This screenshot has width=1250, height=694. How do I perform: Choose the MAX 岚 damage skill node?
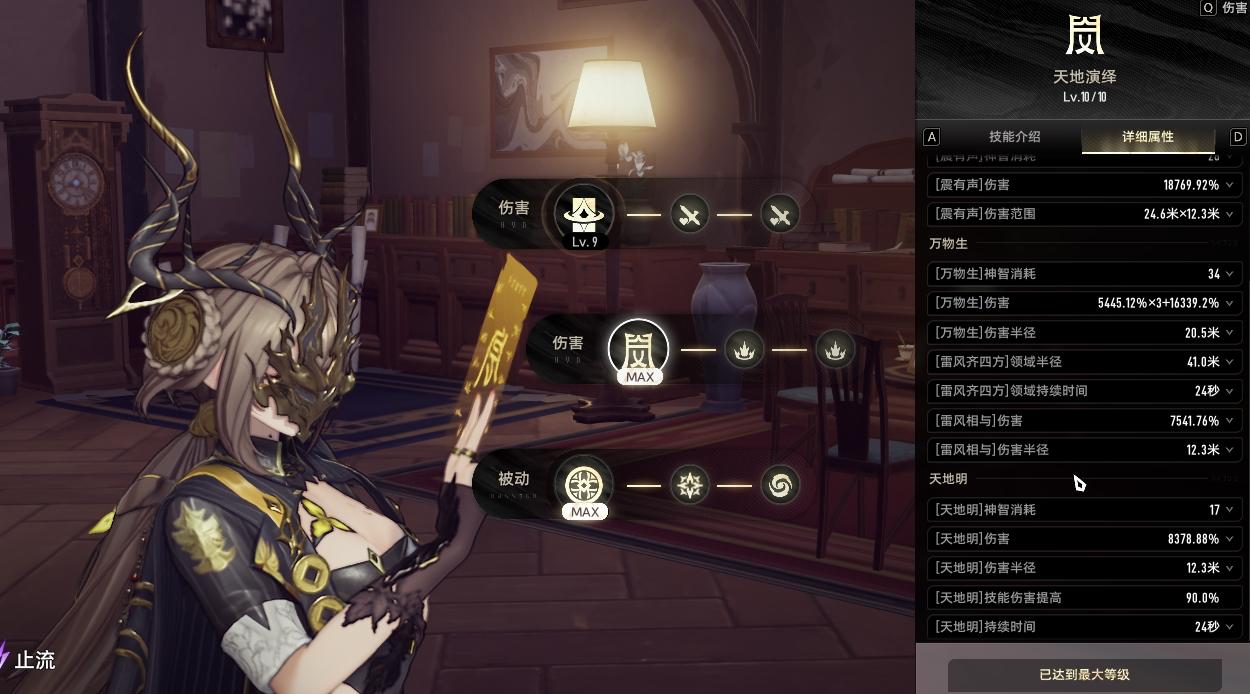[x=638, y=349]
